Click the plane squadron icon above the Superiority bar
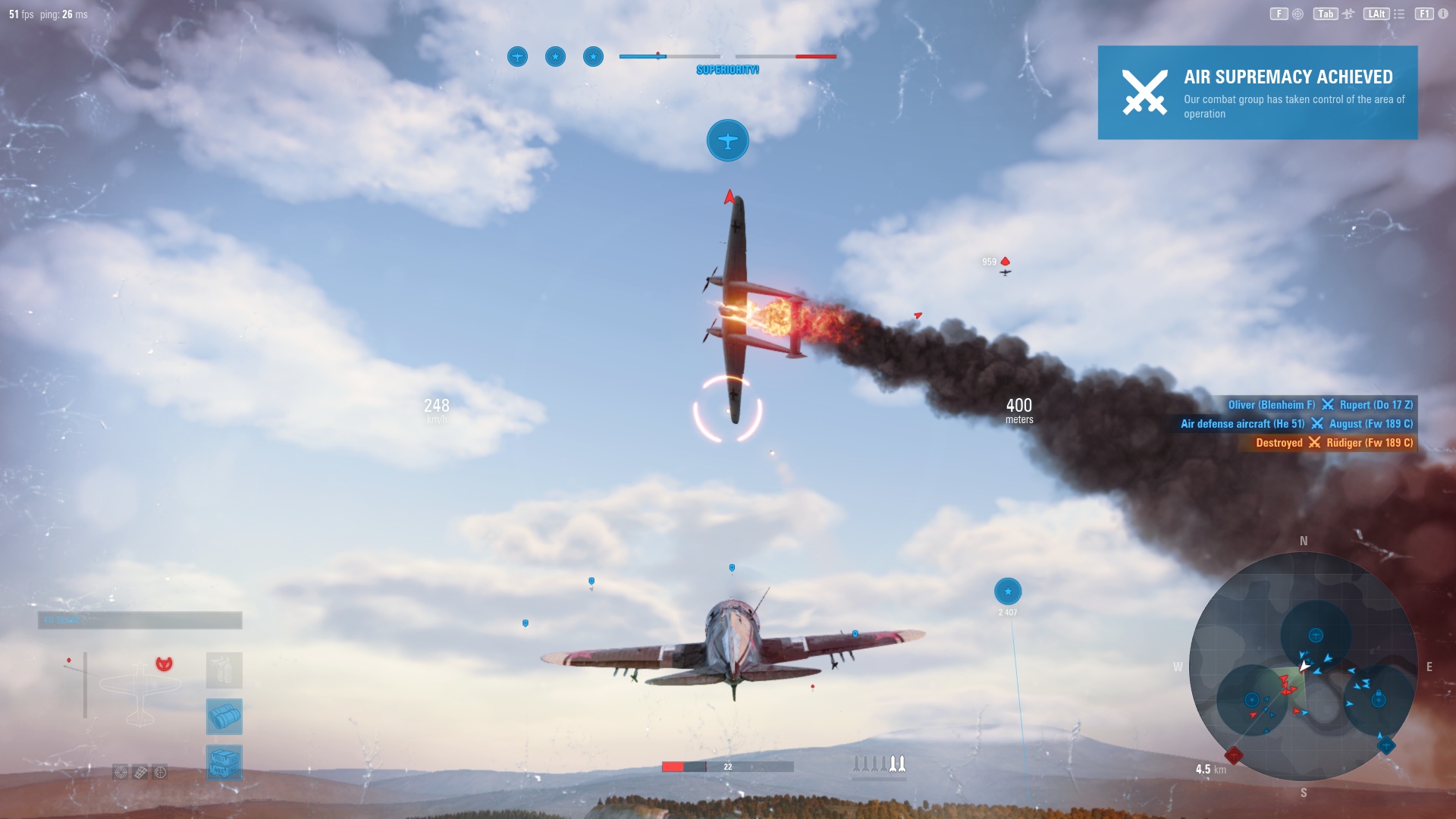The image size is (1456, 819). pyautogui.click(x=518, y=56)
